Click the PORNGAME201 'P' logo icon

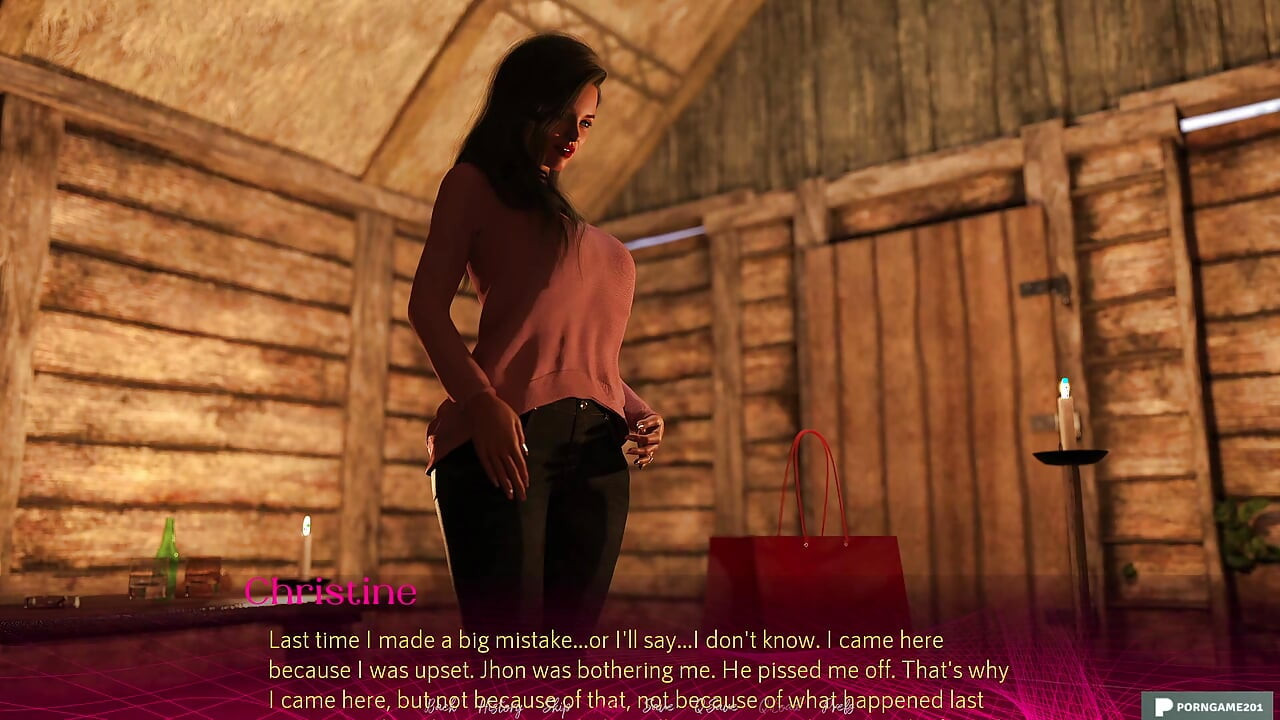(x=1162, y=705)
